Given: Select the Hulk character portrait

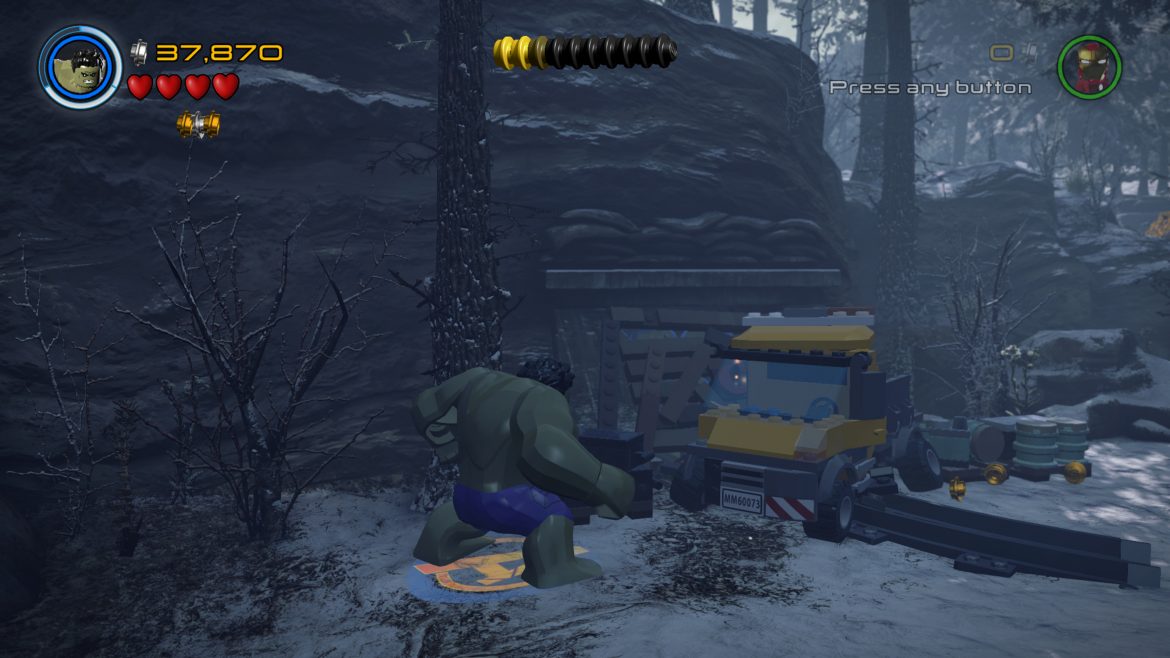Looking at the screenshot, I should tap(80, 67).
